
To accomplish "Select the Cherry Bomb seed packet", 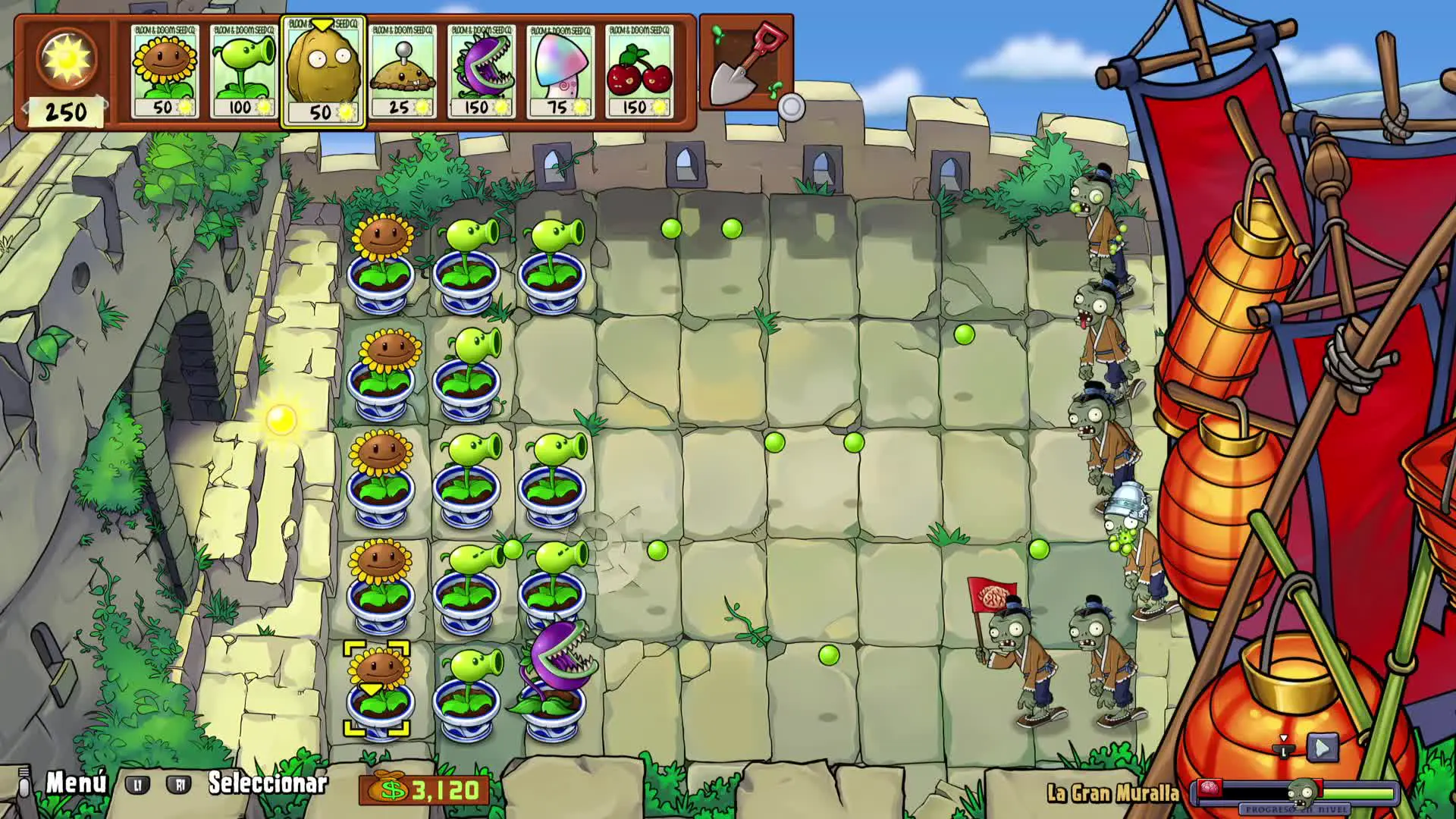I will tap(640, 71).
